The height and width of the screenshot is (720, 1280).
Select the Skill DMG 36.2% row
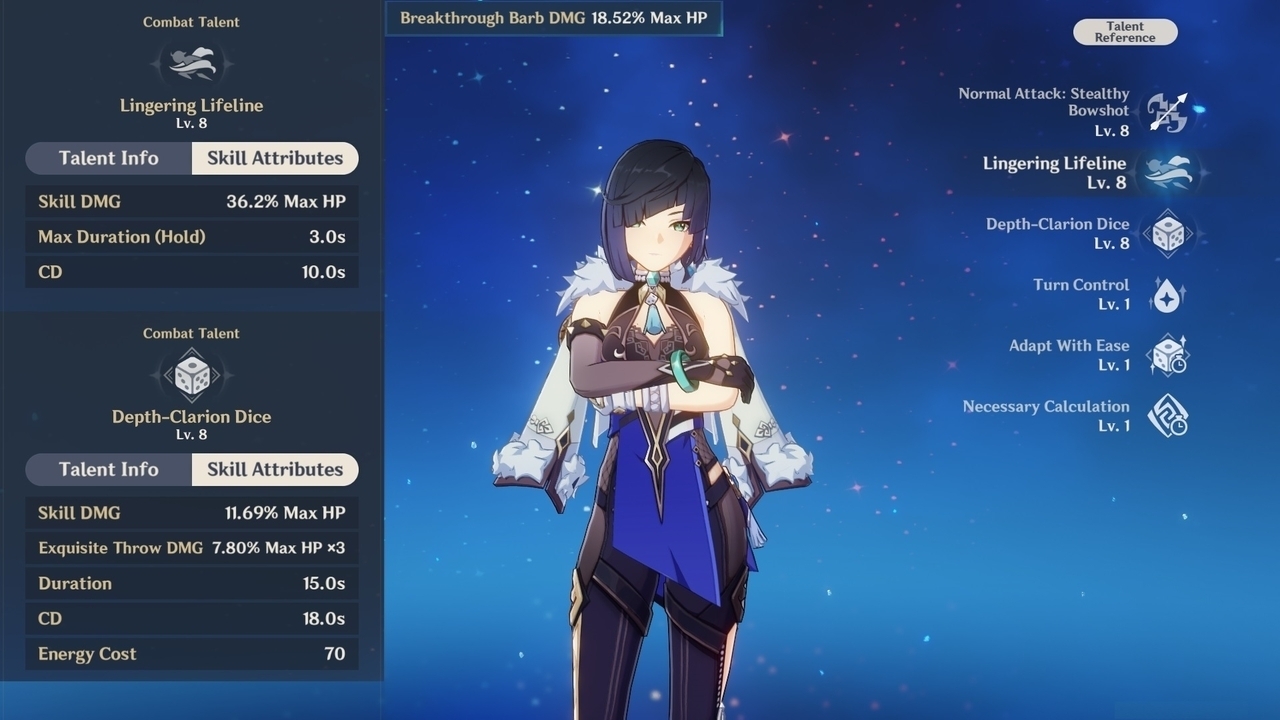point(191,201)
